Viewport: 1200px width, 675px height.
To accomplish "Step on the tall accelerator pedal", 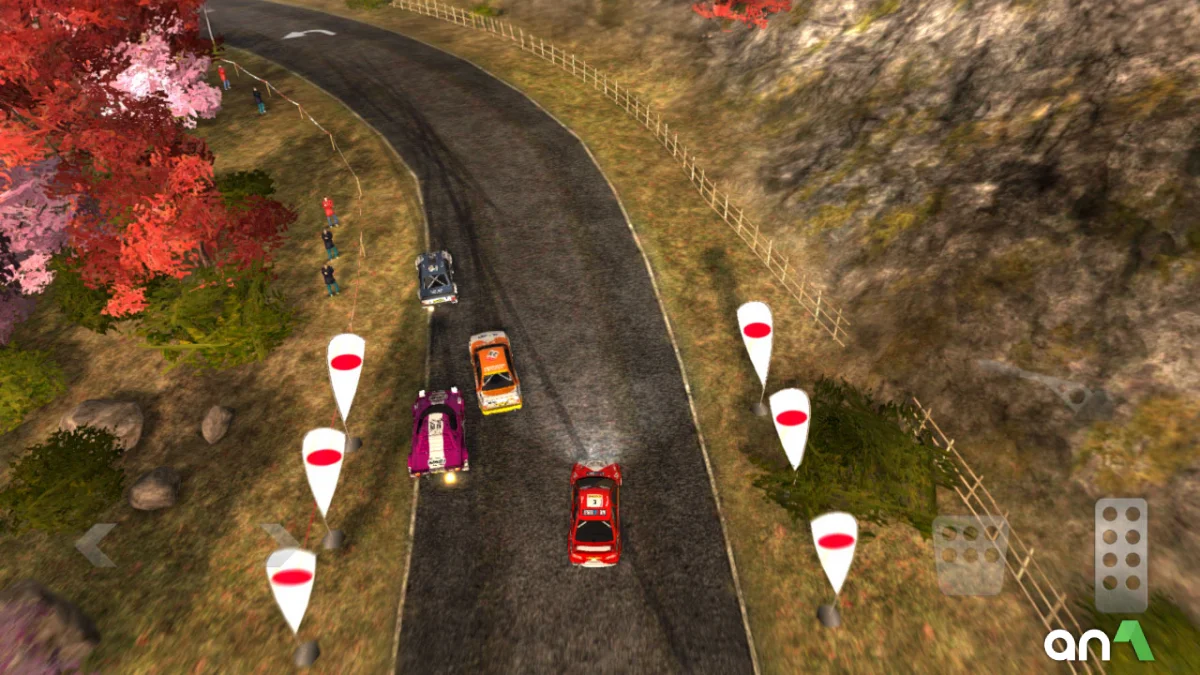I will pyautogui.click(x=1120, y=554).
